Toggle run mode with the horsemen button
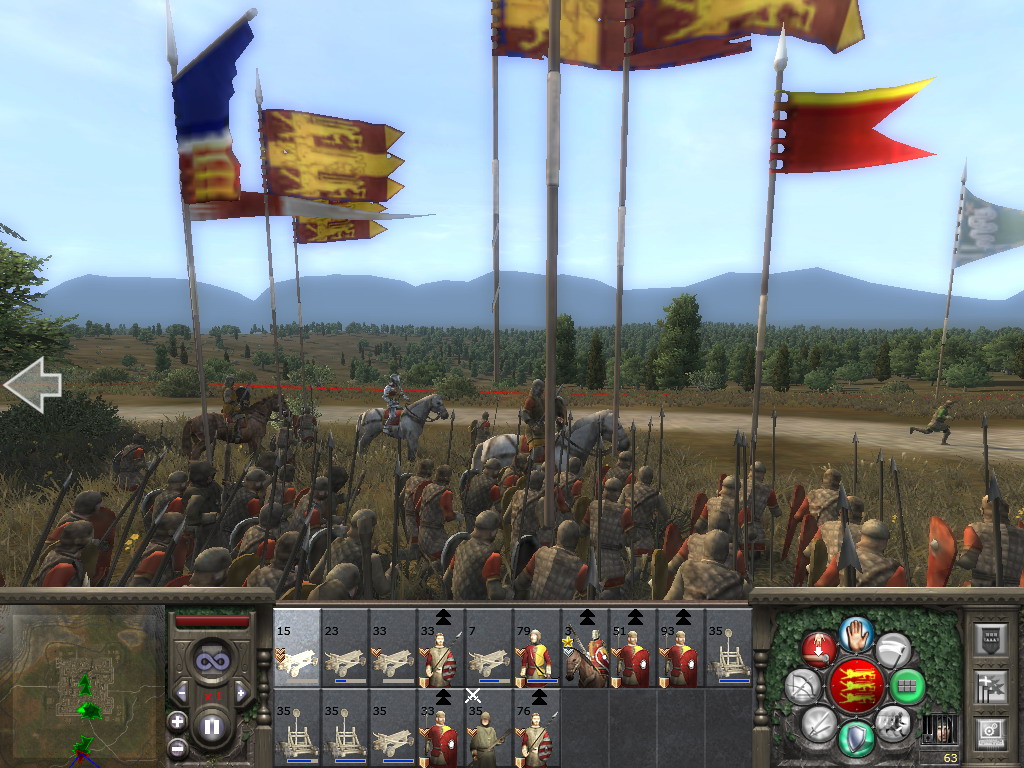The width and height of the screenshot is (1024, 768). 892,723
